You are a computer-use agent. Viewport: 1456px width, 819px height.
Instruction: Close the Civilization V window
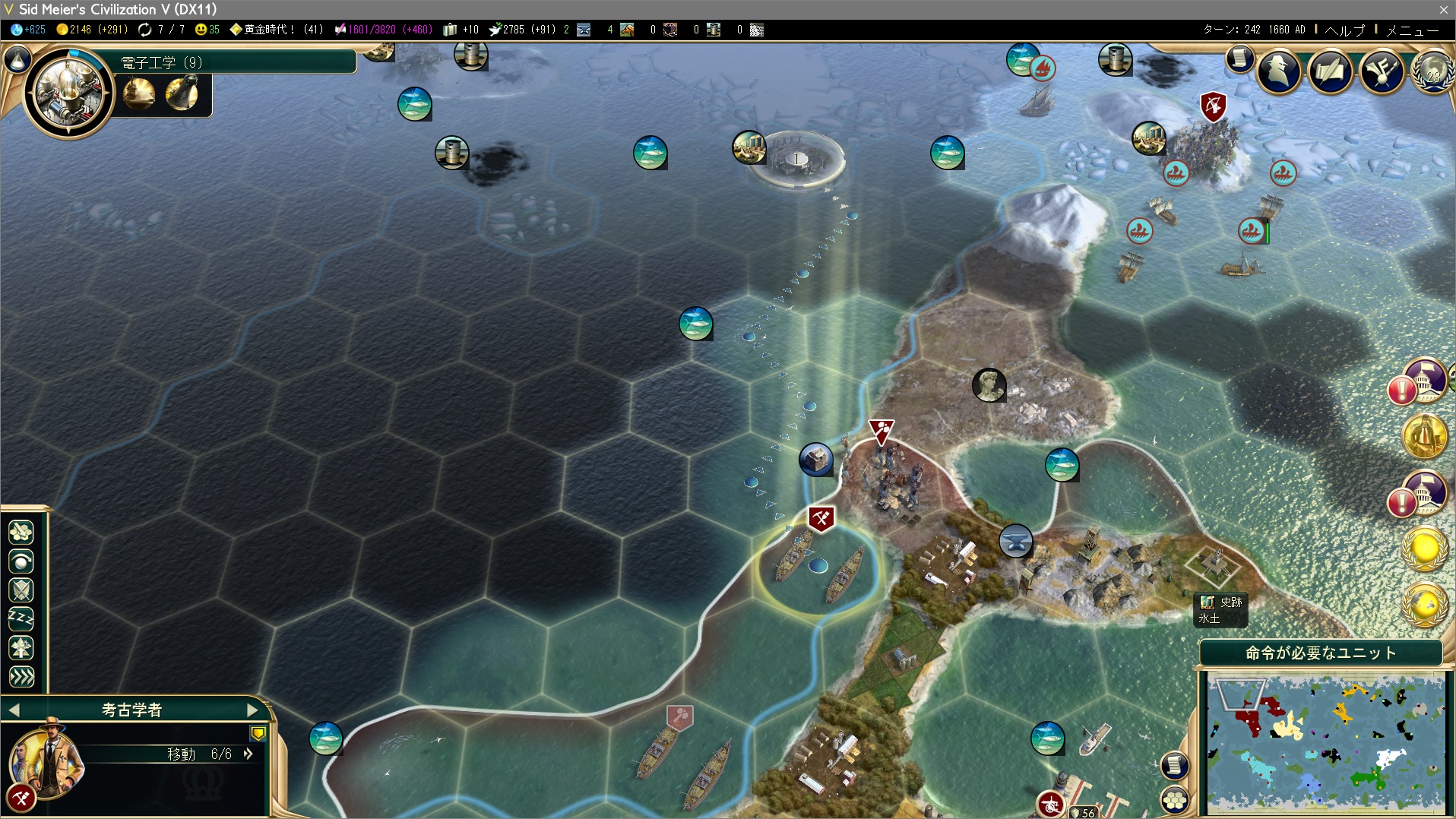click(x=1443, y=9)
